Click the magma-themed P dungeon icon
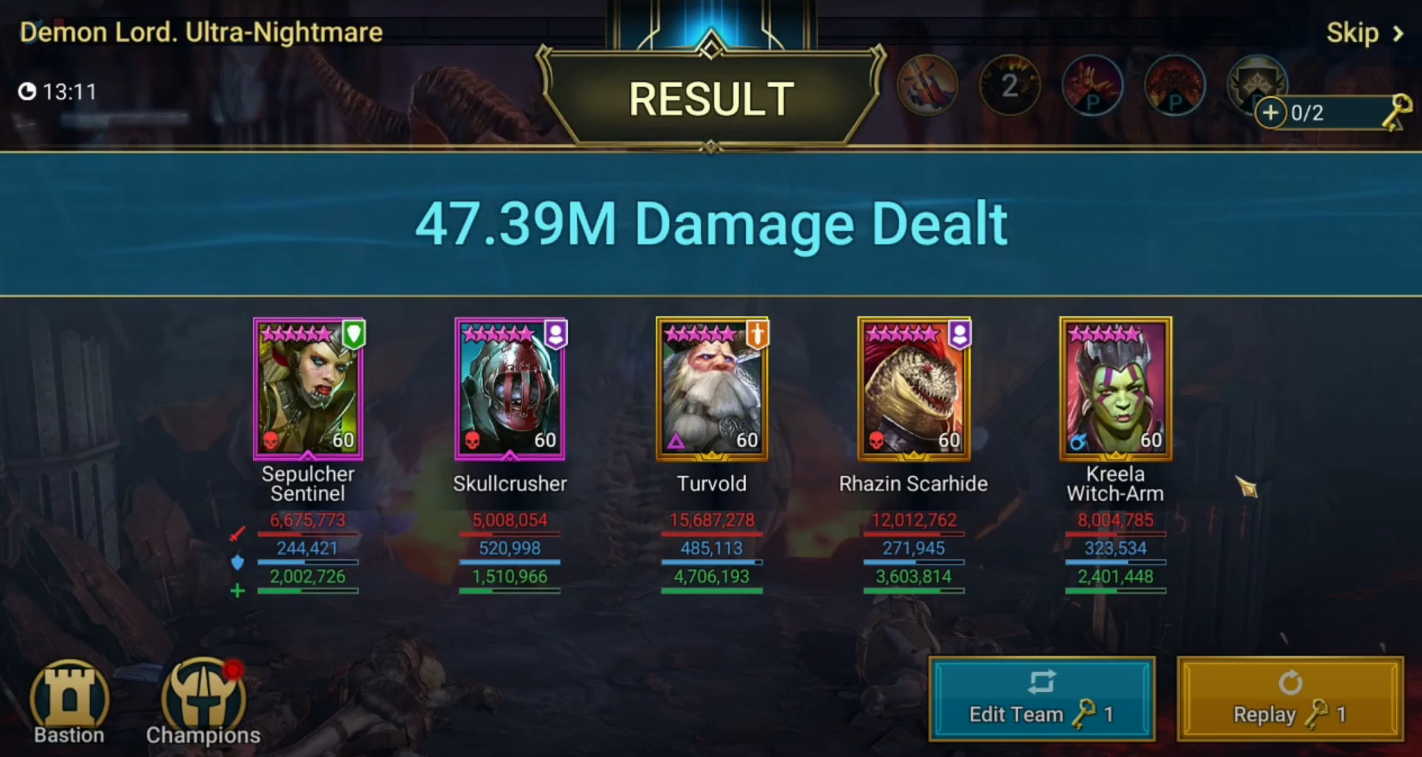The height and width of the screenshot is (757, 1422). [1175, 85]
